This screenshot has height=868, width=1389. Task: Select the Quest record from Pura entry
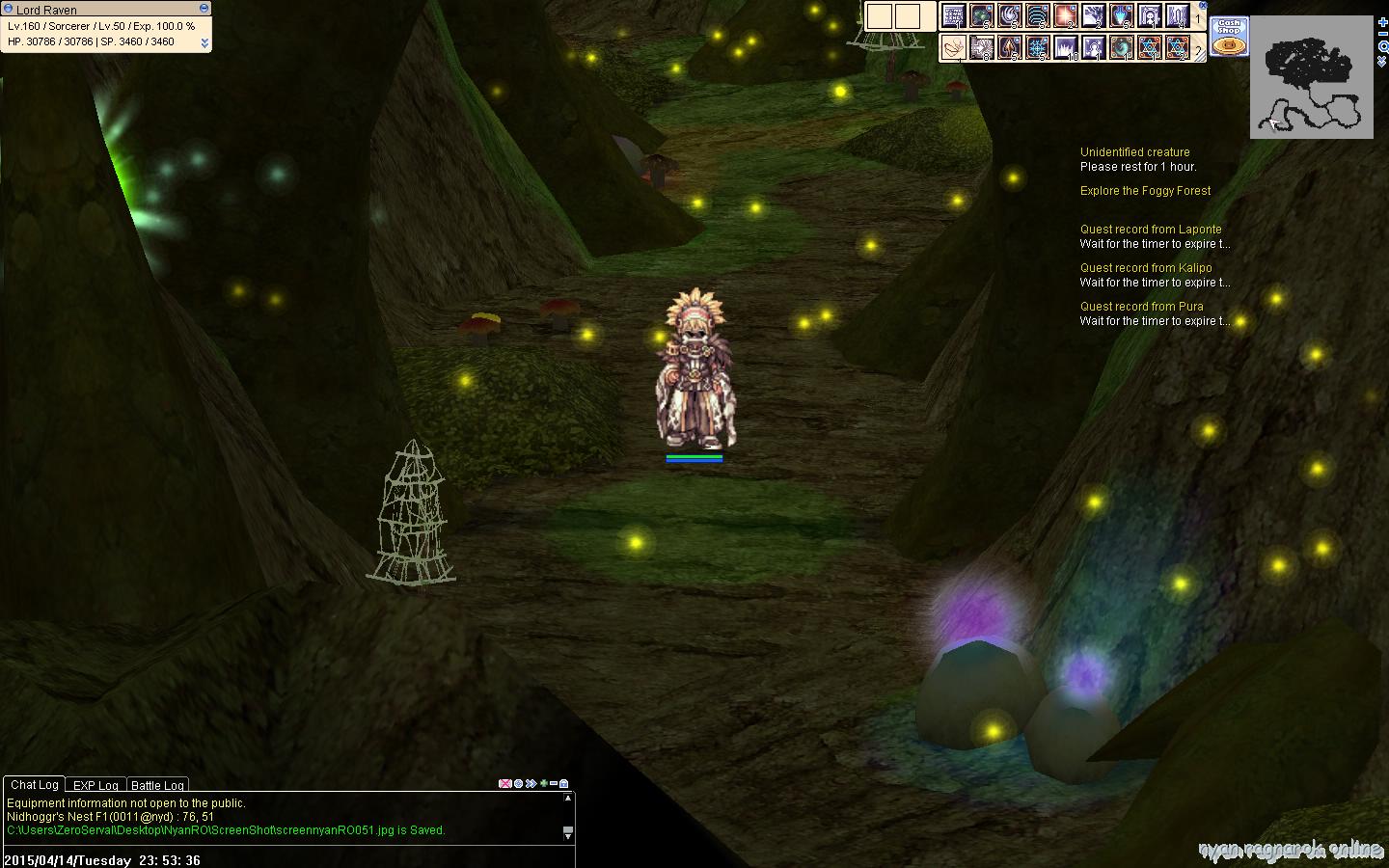(x=1141, y=307)
